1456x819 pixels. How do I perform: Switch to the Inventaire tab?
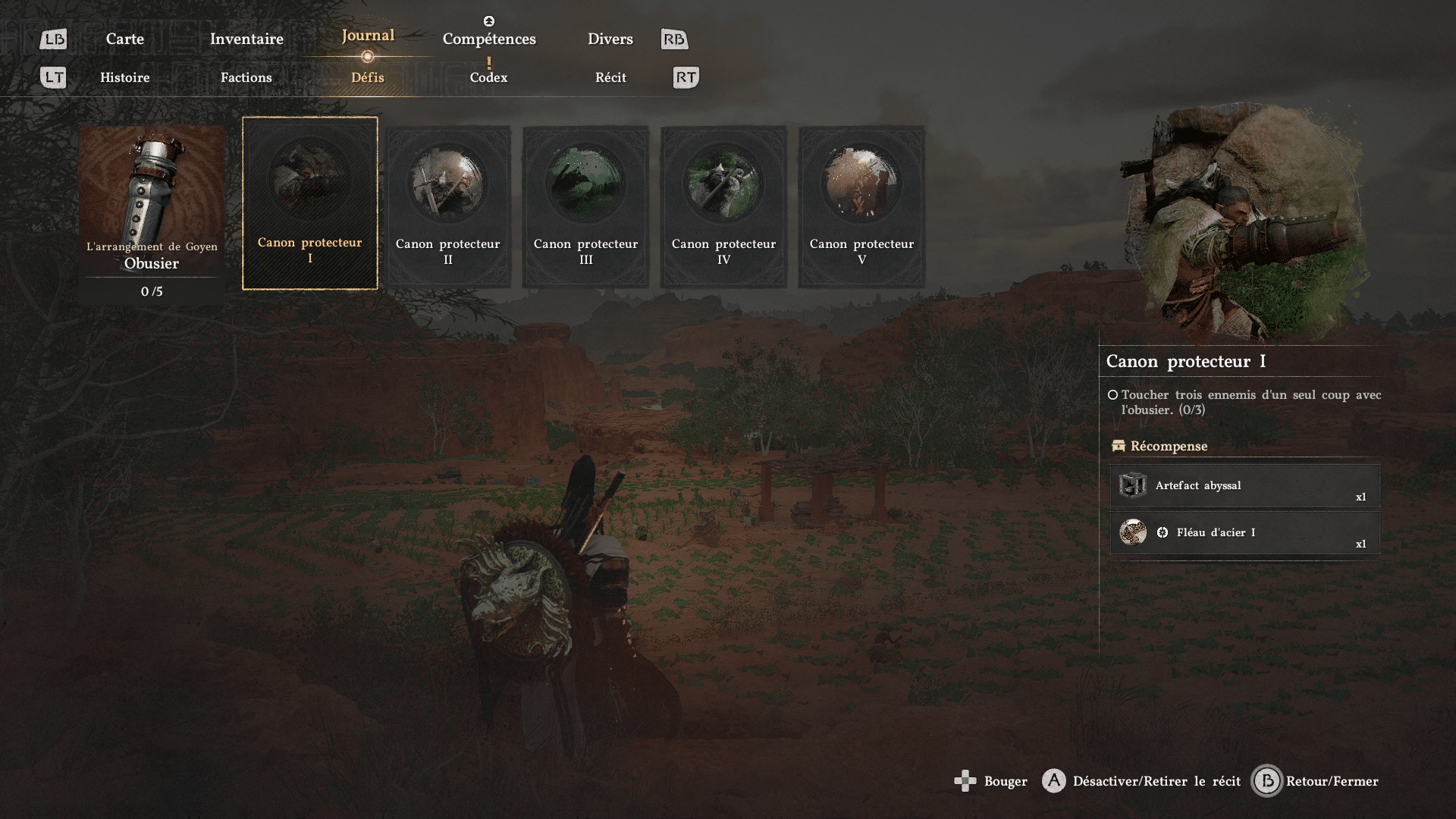point(246,39)
